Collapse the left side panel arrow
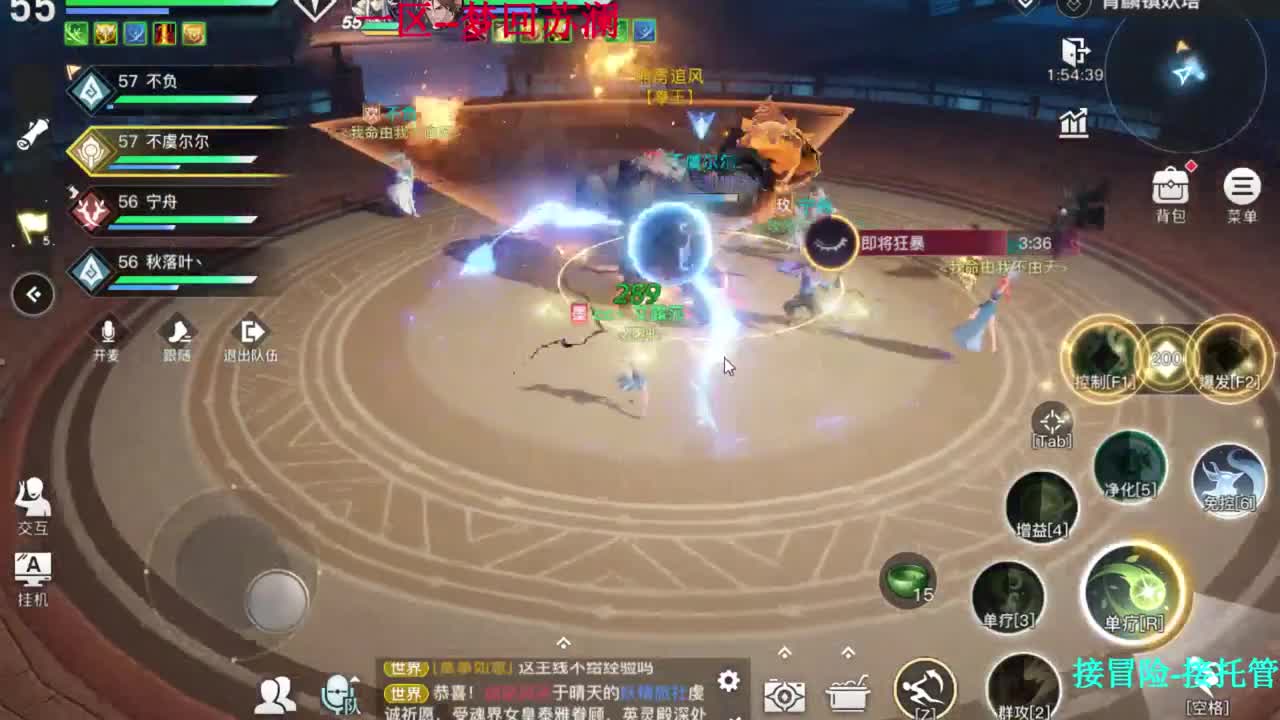 point(33,293)
